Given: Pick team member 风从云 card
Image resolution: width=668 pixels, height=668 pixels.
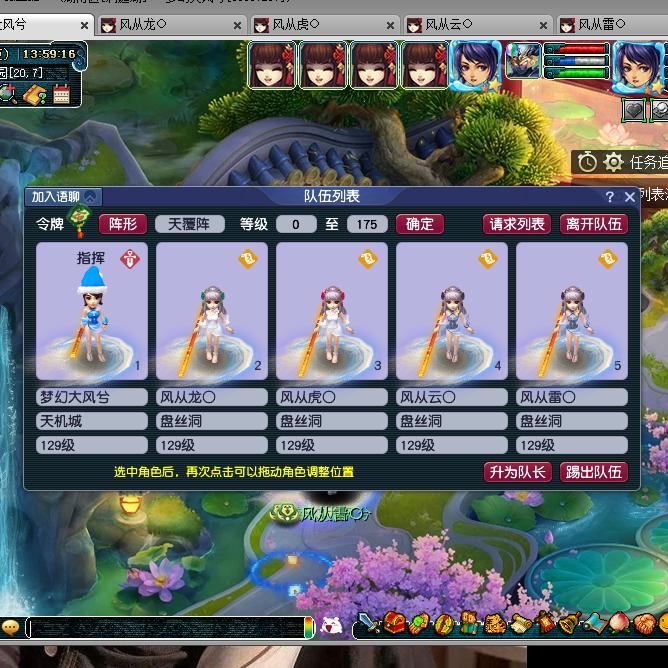Looking at the screenshot, I should pyautogui.click(x=451, y=310).
